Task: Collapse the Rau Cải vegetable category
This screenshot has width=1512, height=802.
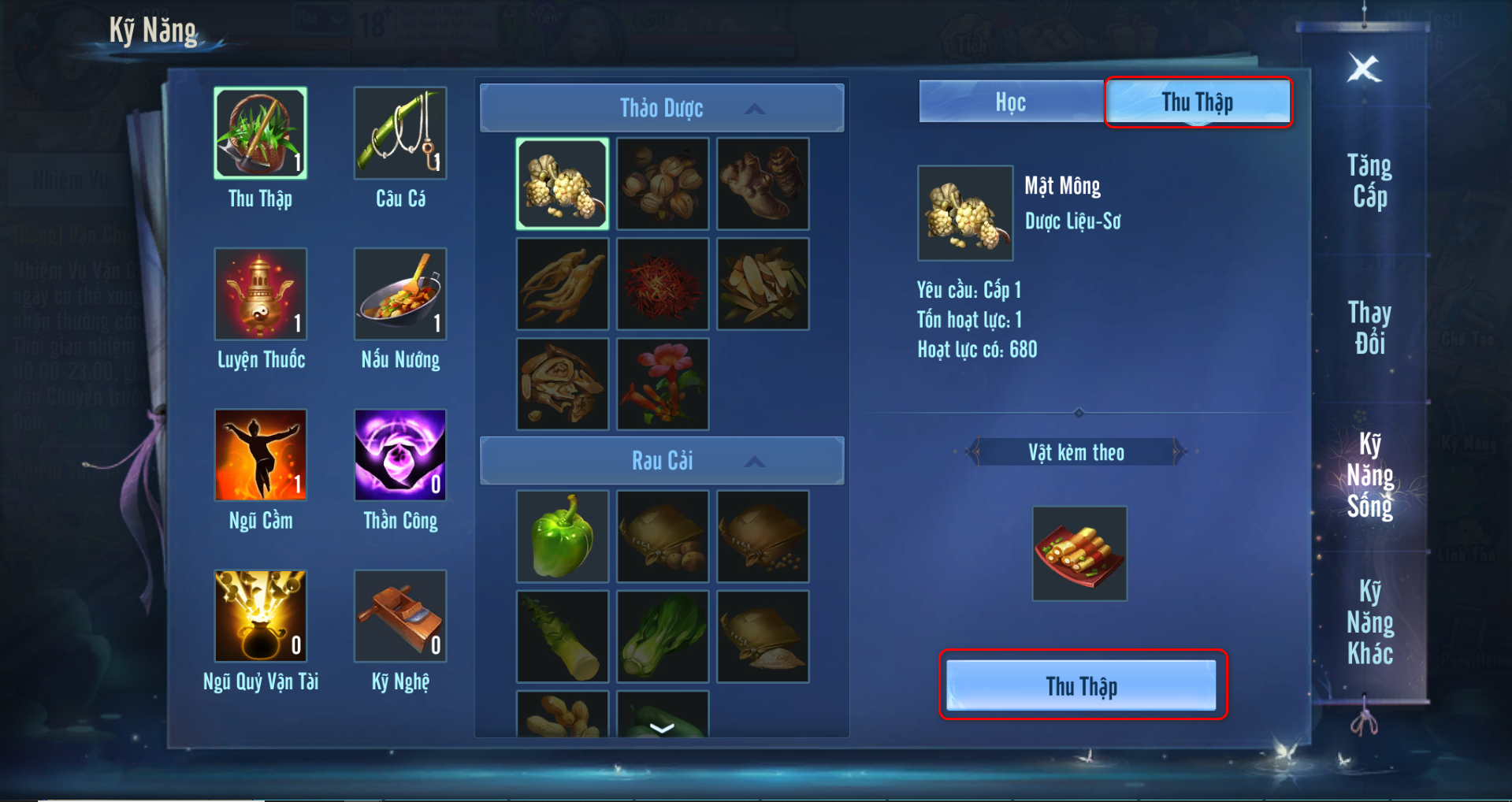Action: (754, 462)
